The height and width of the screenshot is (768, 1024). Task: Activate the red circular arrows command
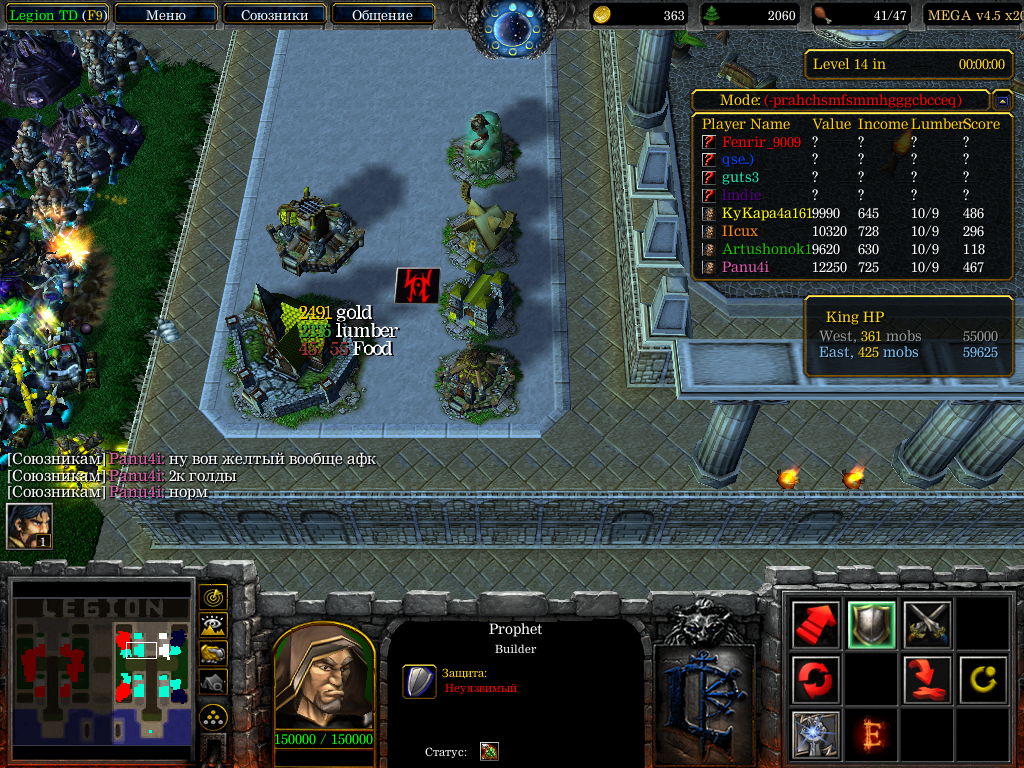pyautogui.click(x=815, y=680)
